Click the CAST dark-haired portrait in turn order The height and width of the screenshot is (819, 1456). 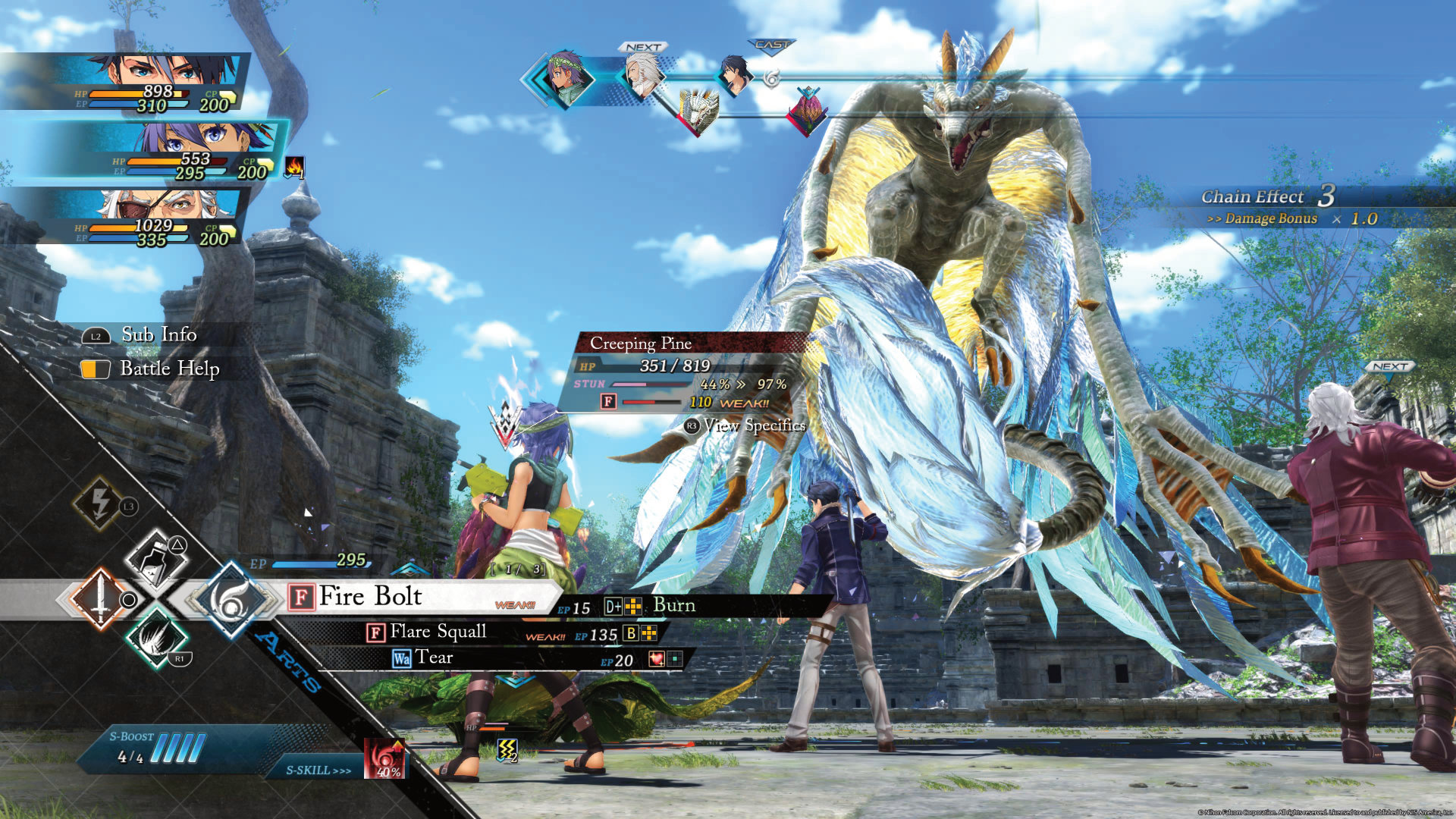tap(735, 74)
